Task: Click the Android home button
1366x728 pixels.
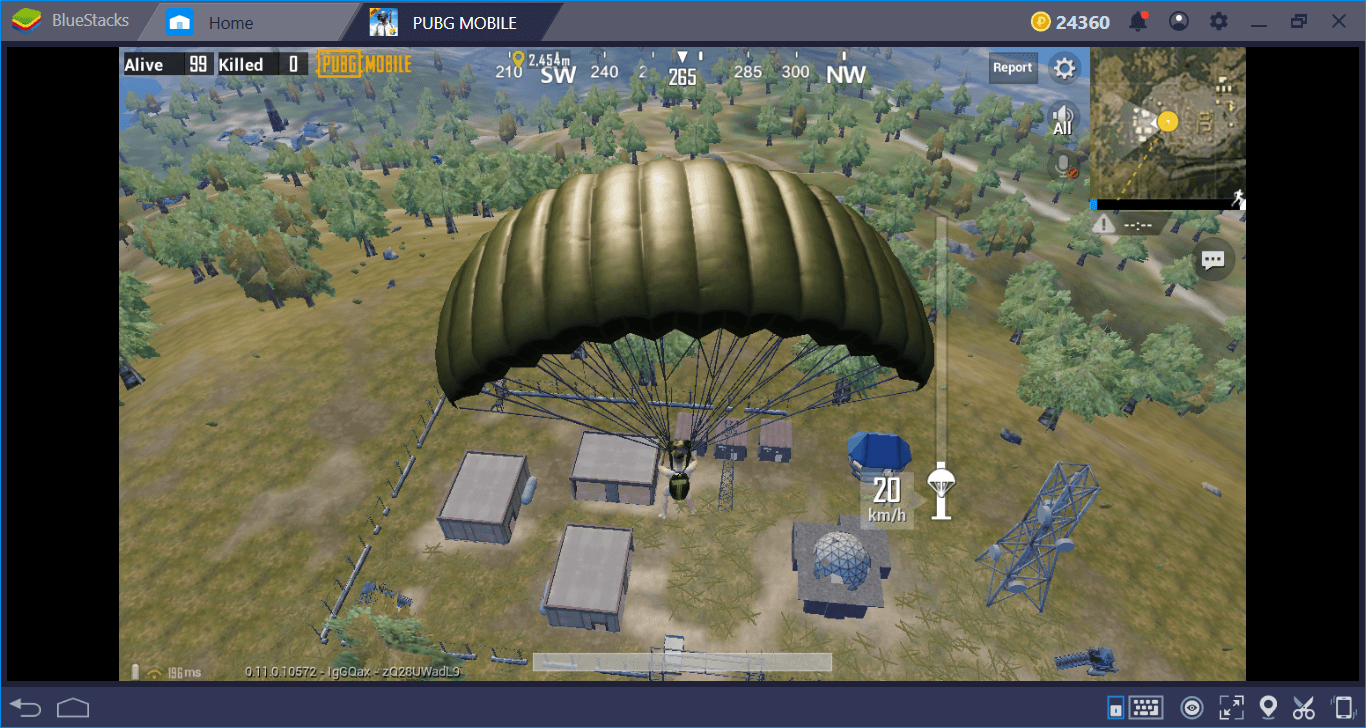Action: coord(73,708)
